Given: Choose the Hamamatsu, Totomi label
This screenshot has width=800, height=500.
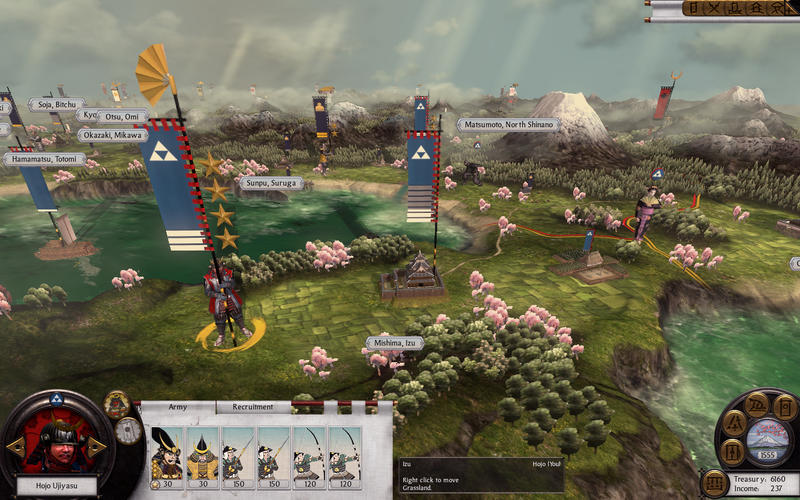Looking at the screenshot, I should pyautogui.click(x=43, y=159).
